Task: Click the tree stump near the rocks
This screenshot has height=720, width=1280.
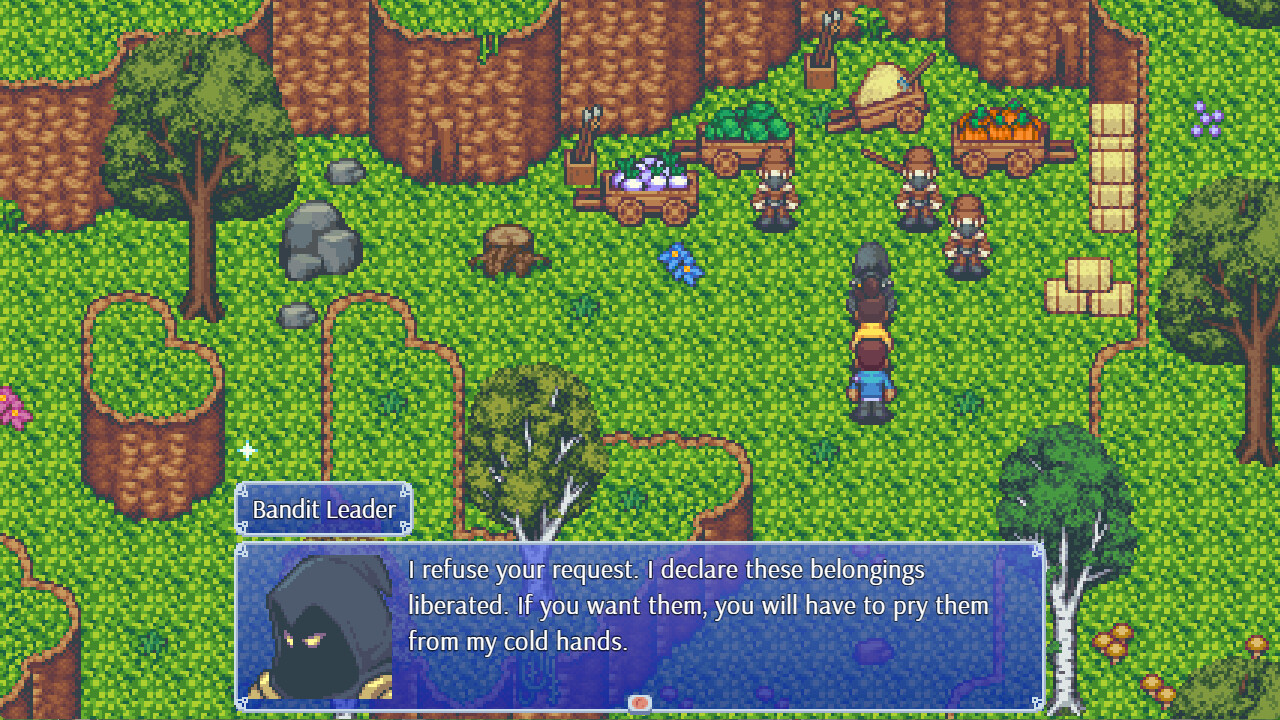Action: tap(508, 250)
